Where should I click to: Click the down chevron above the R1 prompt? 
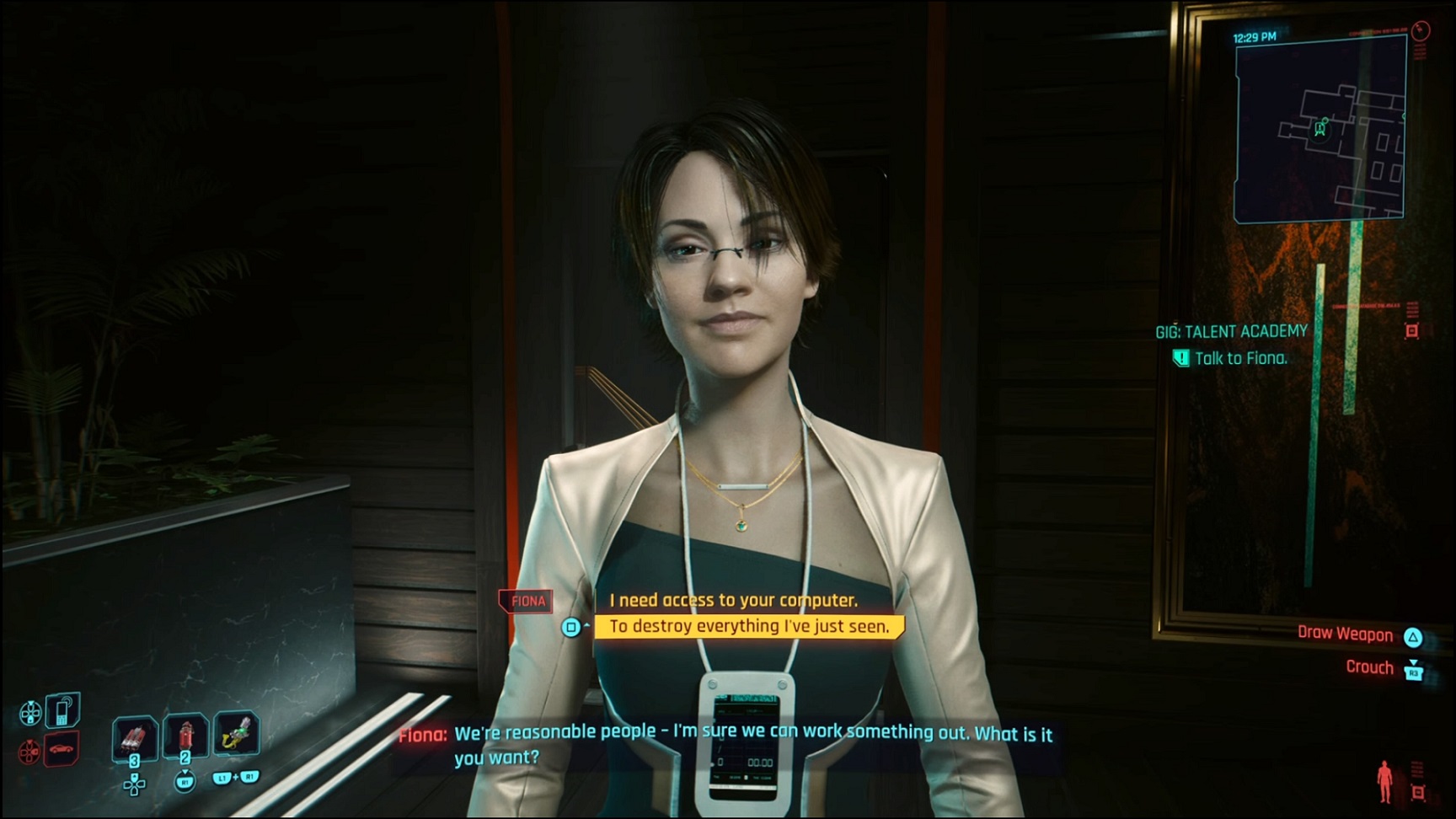[185, 773]
